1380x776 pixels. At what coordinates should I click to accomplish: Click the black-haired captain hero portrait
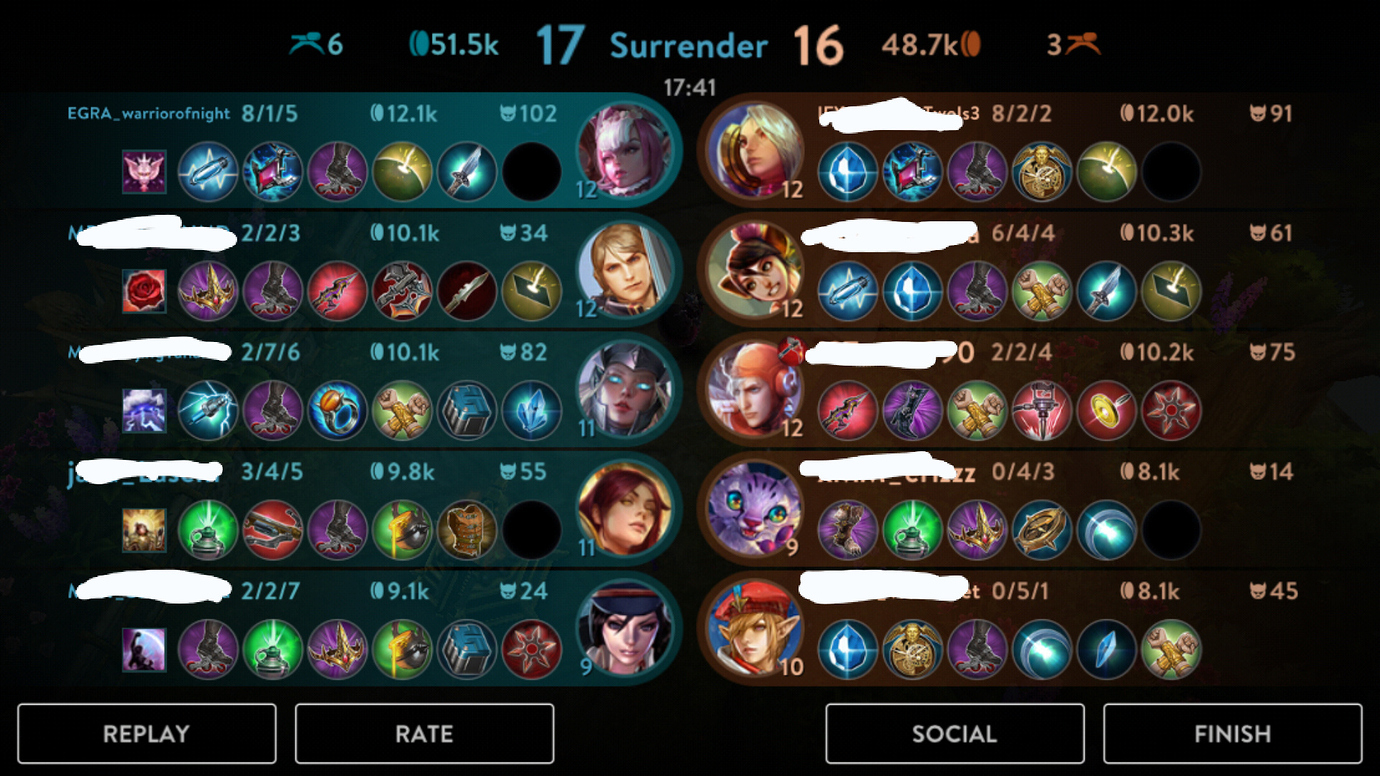point(625,629)
